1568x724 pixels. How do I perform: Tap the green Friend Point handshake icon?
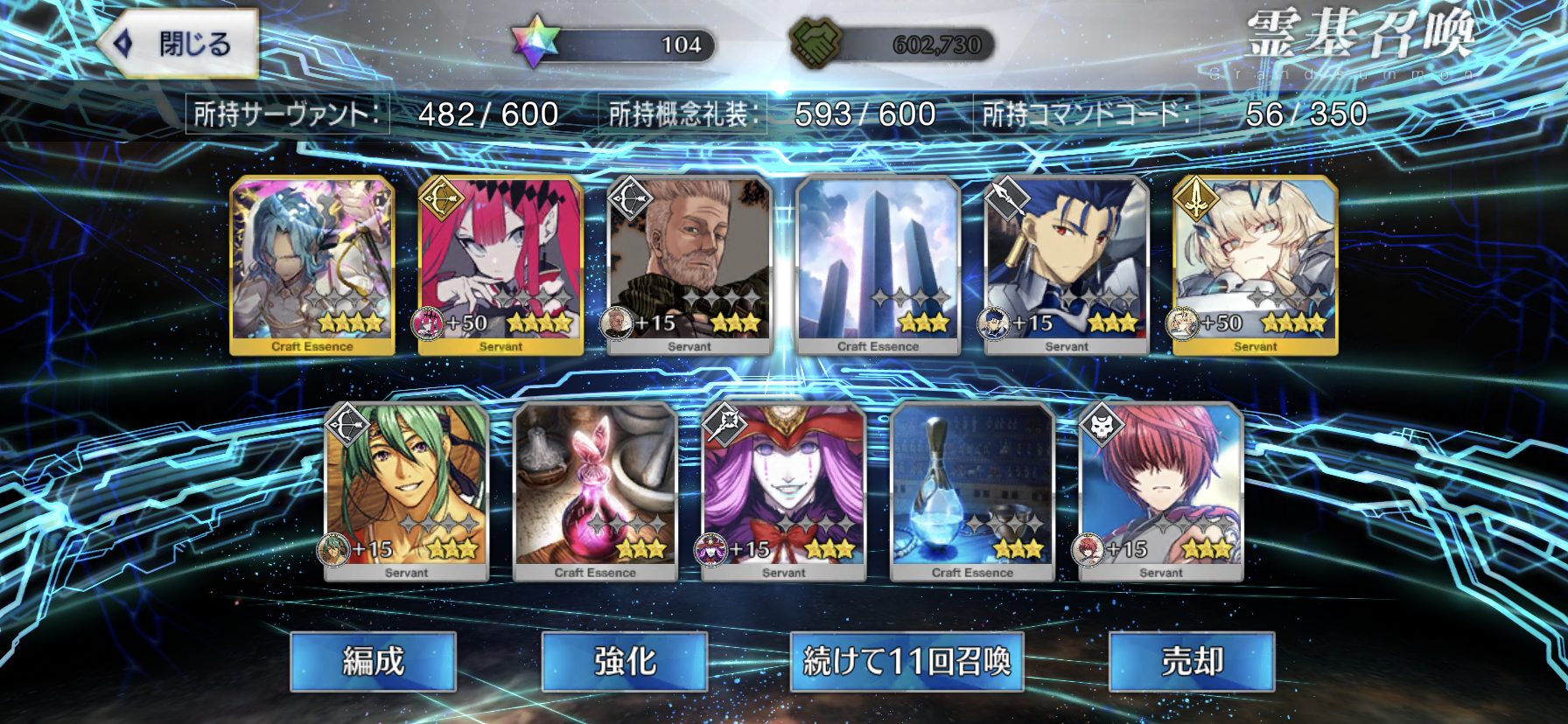click(x=815, y=44)
